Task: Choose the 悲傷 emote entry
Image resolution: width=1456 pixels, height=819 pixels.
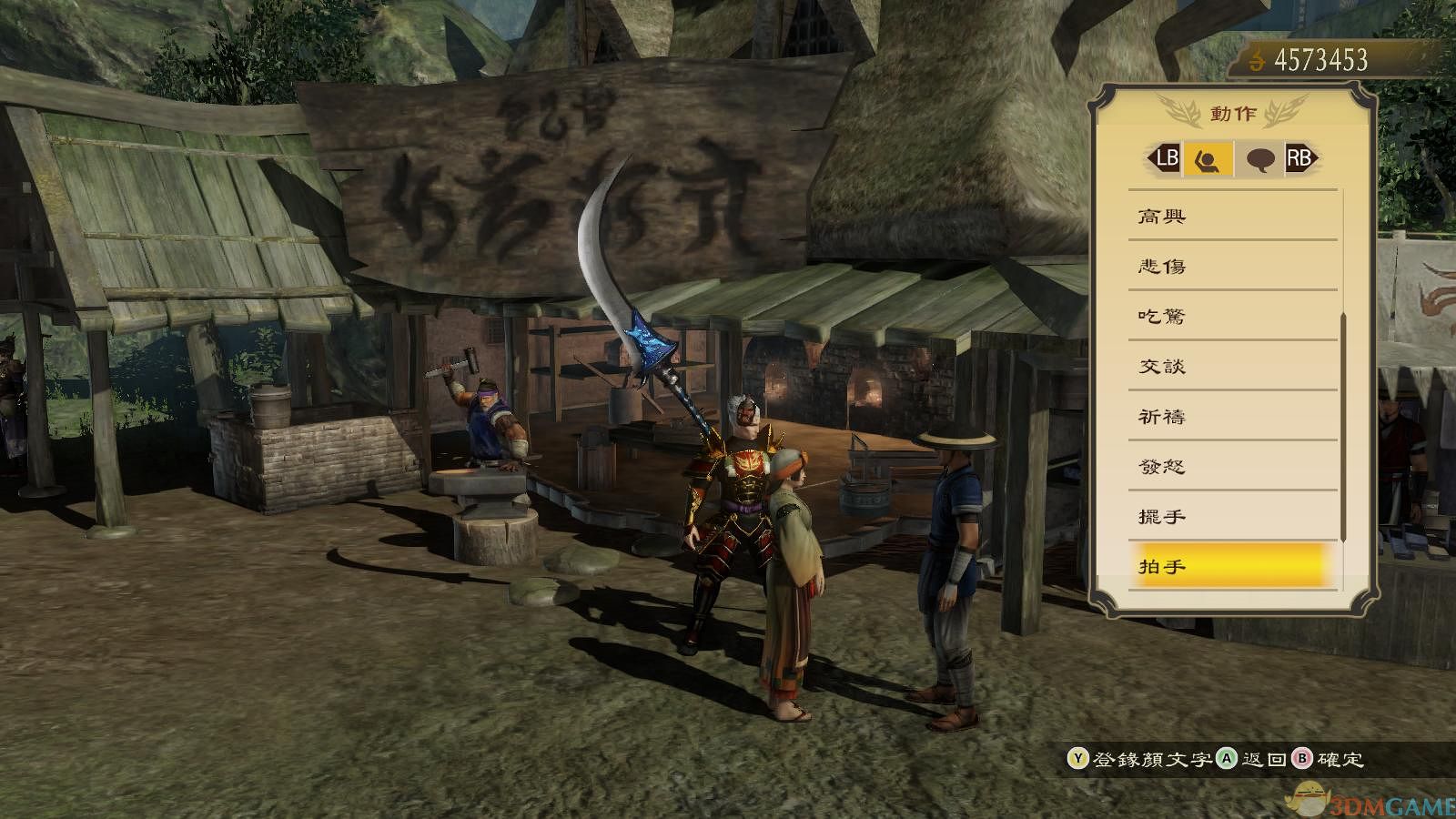Action: click(1232, 267)
